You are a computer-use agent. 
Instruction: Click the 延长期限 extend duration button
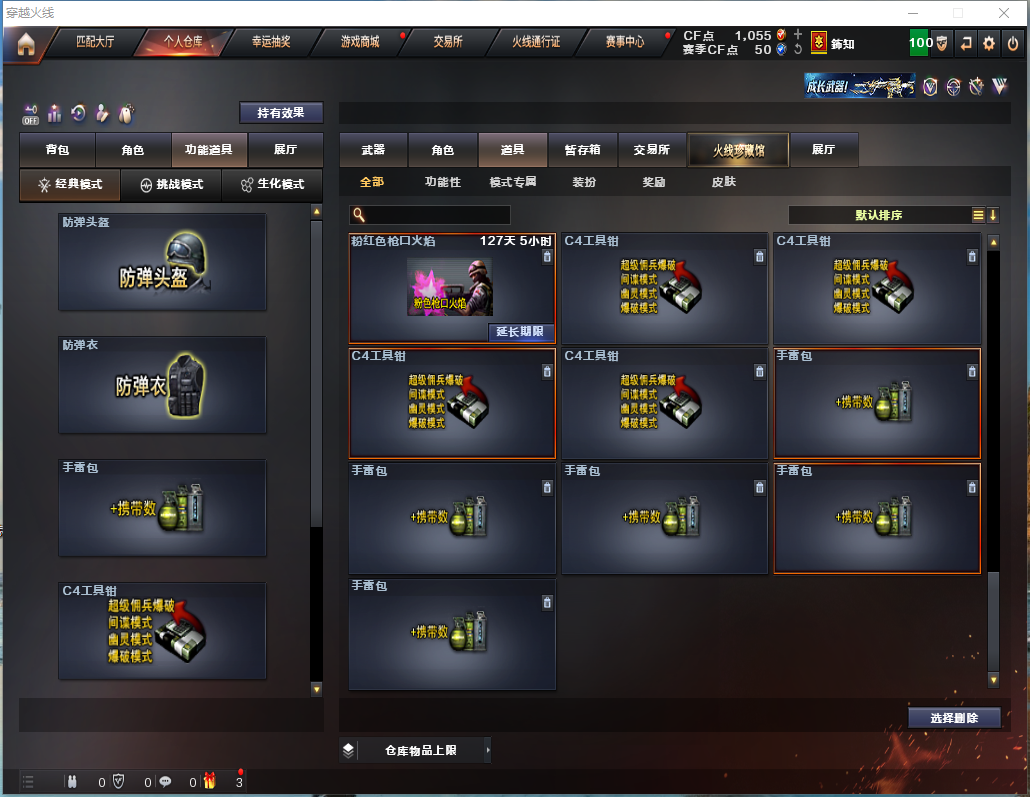(520, 332)
